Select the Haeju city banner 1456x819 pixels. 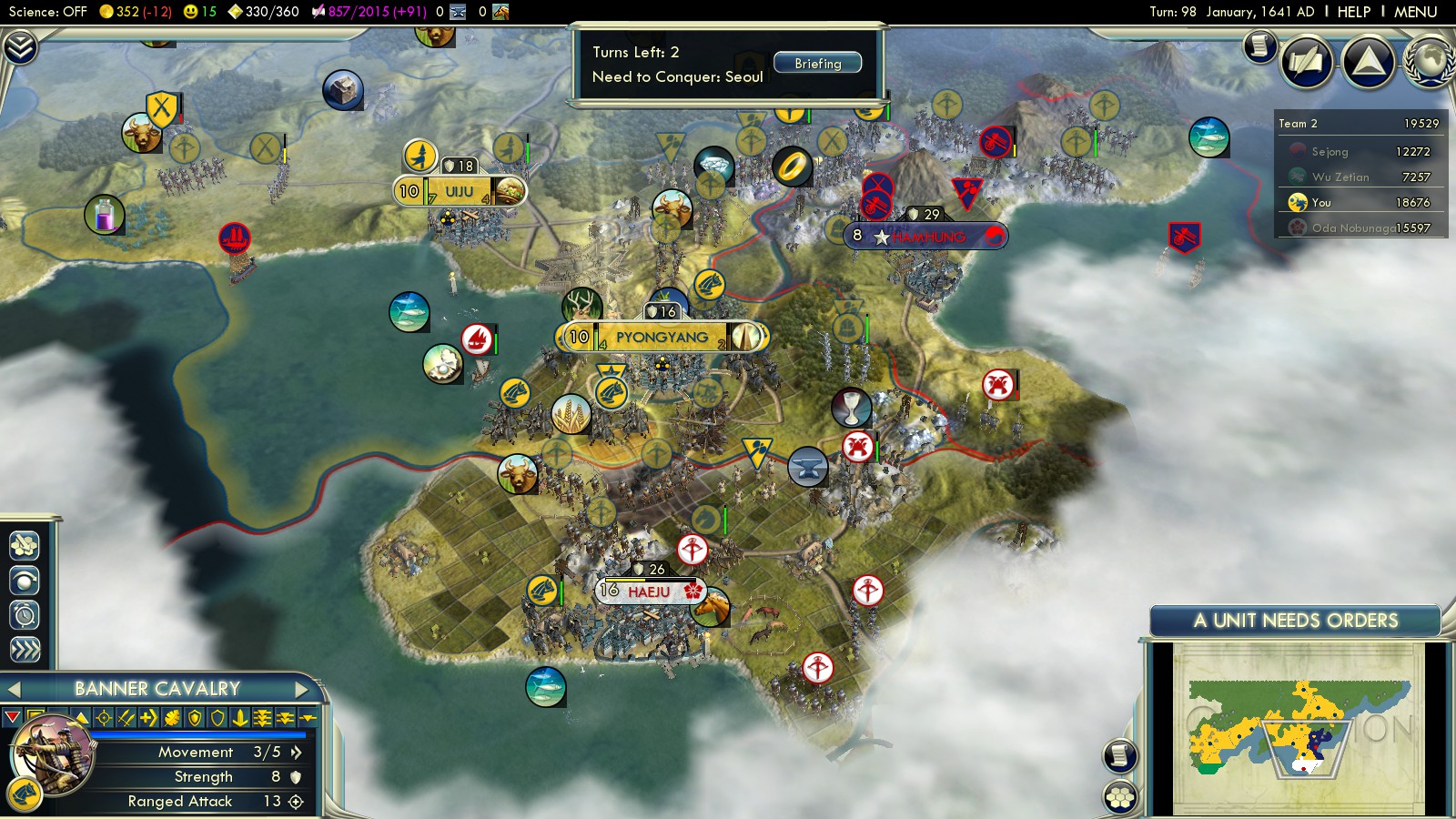649,591
